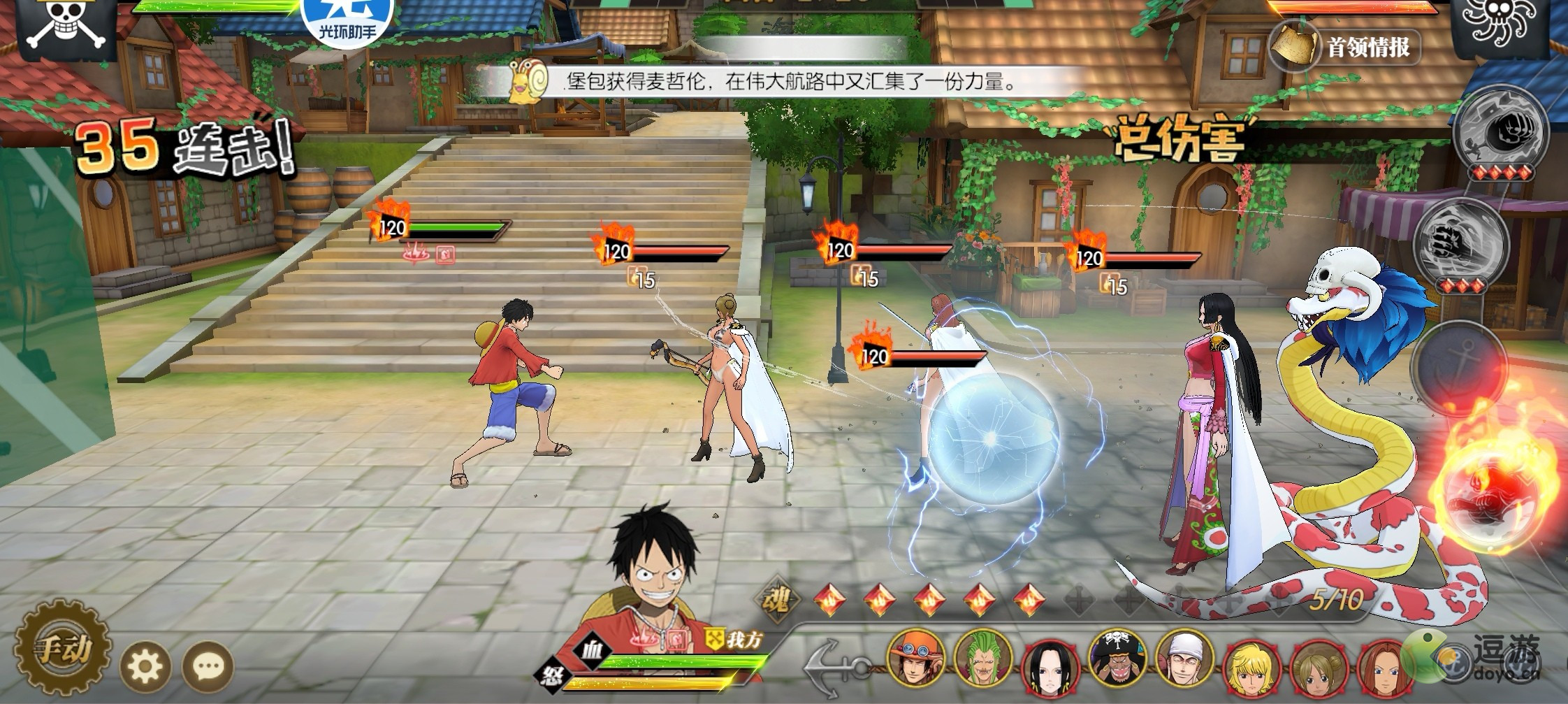Select Ace's portrait with the orange hat
The width and height of the screenshot is (1568, 704).
(915, 660)
